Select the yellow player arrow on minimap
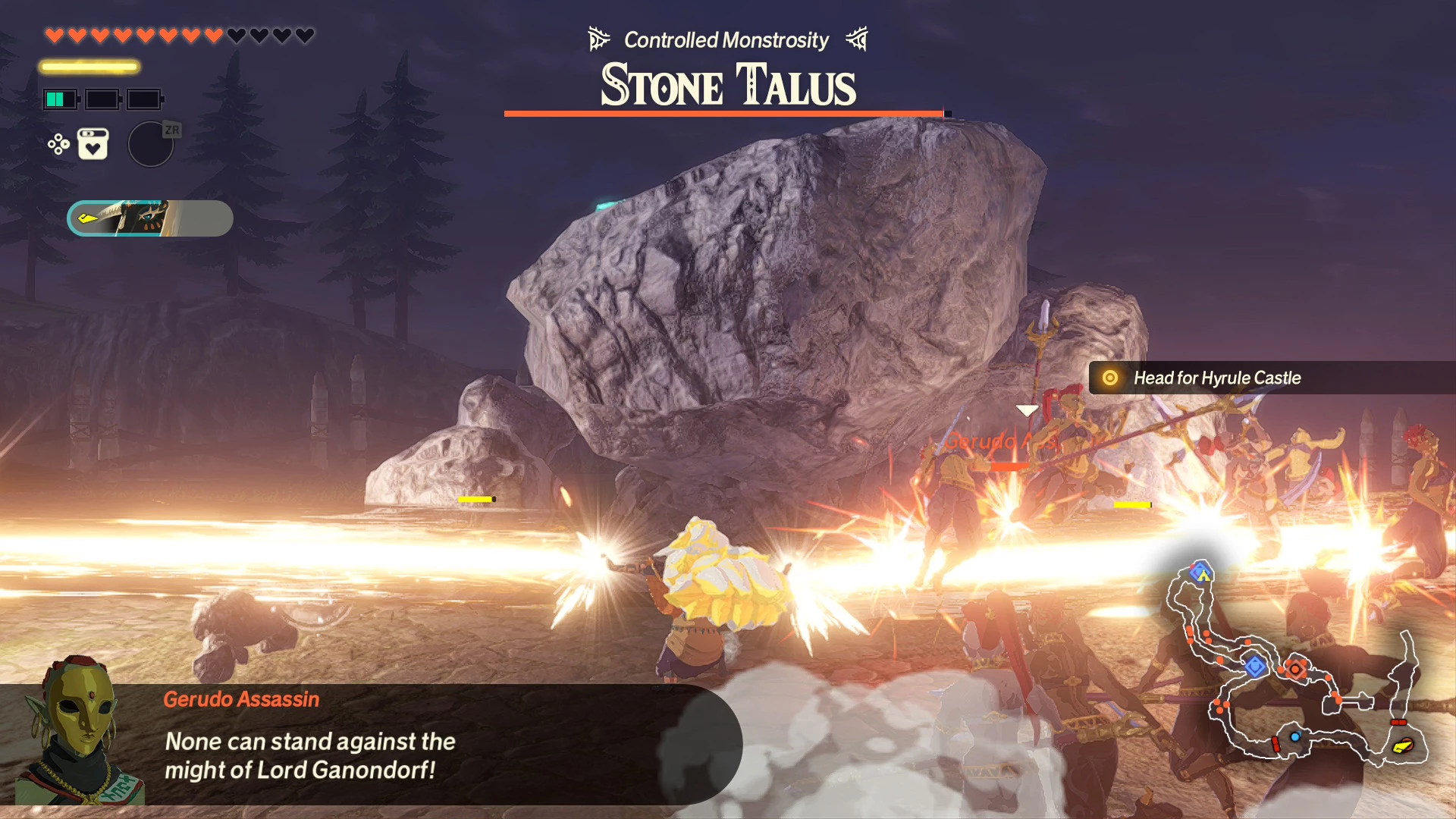 click(1403, 746)
